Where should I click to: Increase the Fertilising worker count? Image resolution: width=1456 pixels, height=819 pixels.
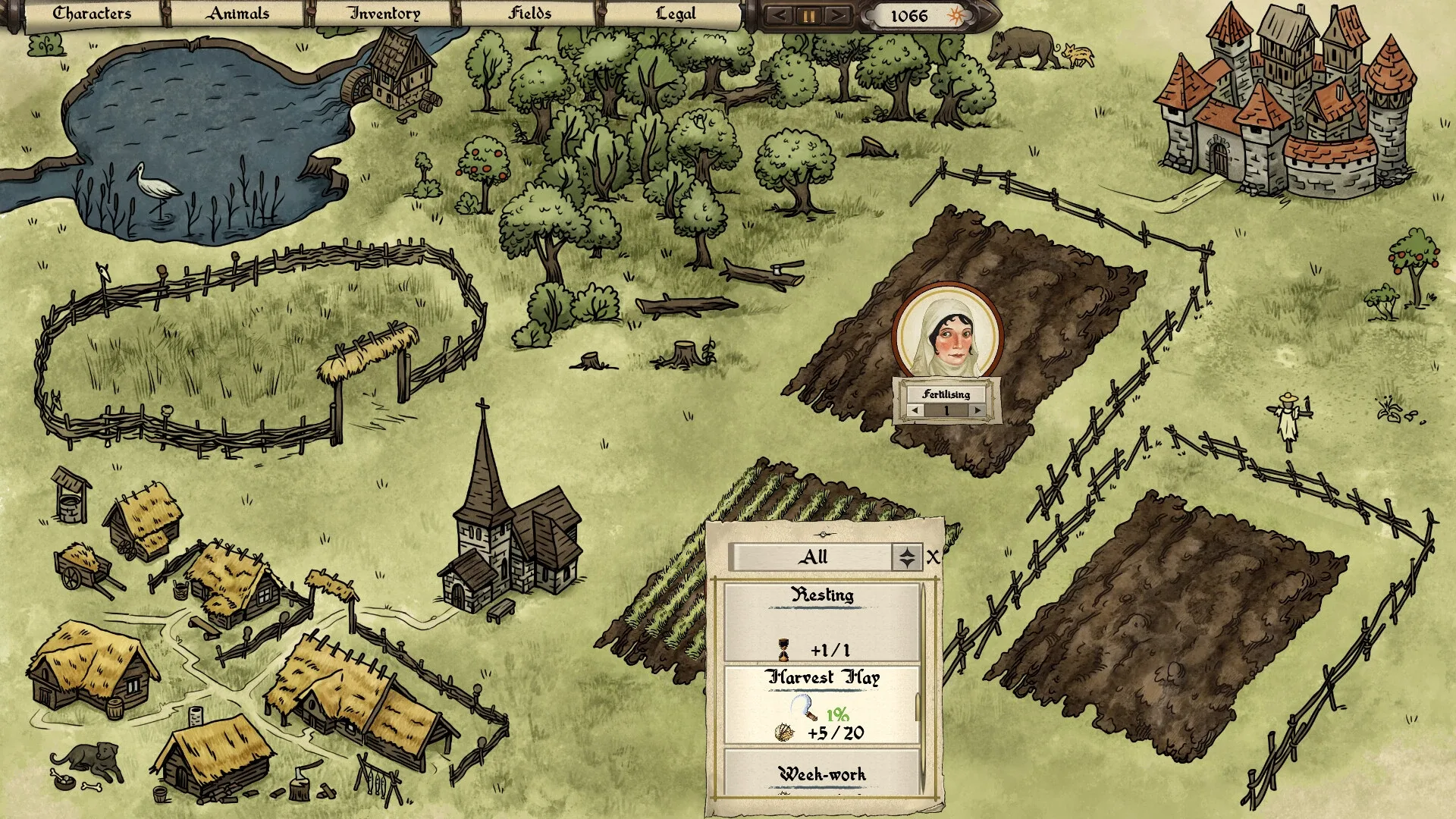(977, 410)
